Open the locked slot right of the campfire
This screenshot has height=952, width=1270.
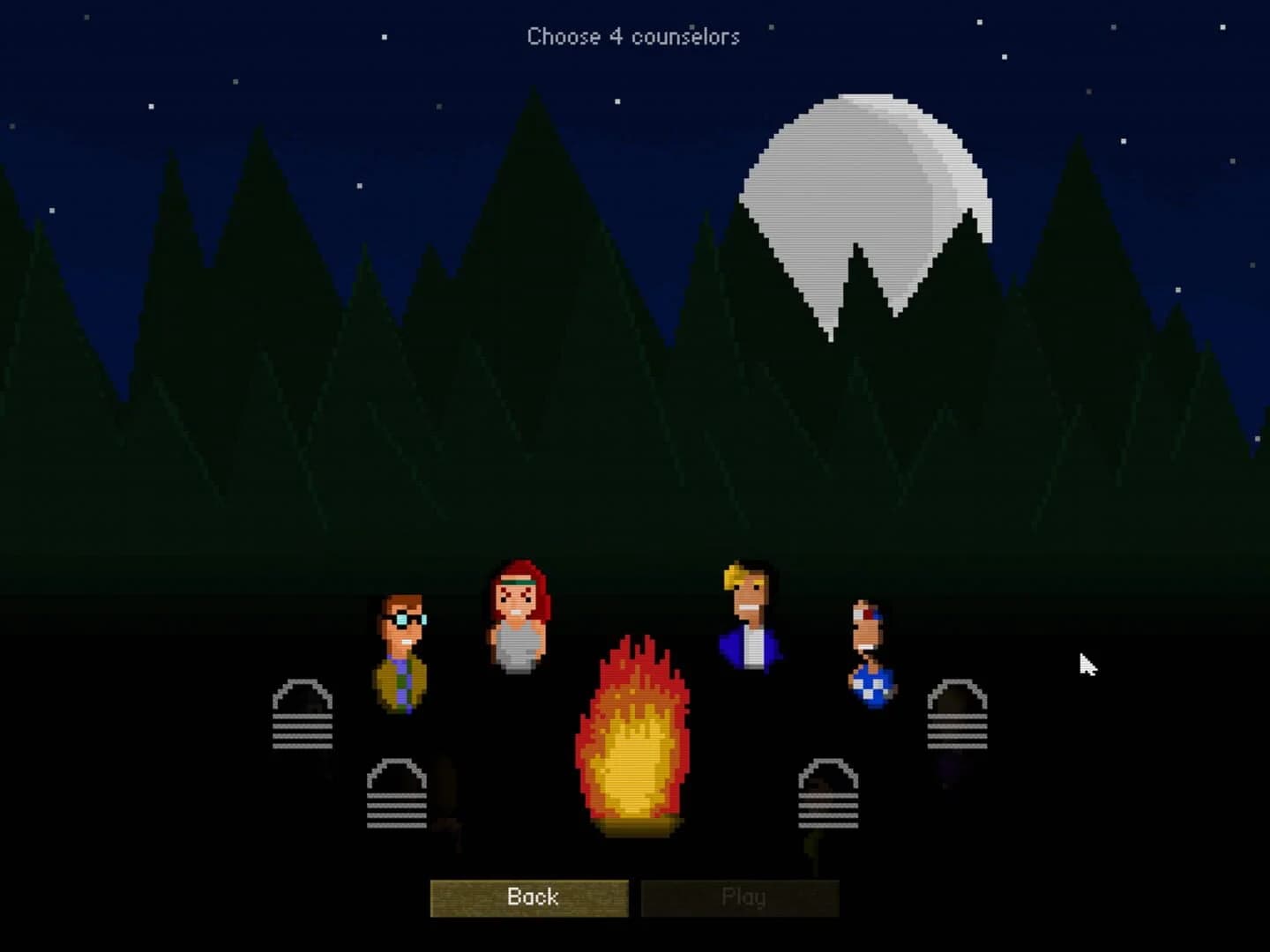coord(827,793)
